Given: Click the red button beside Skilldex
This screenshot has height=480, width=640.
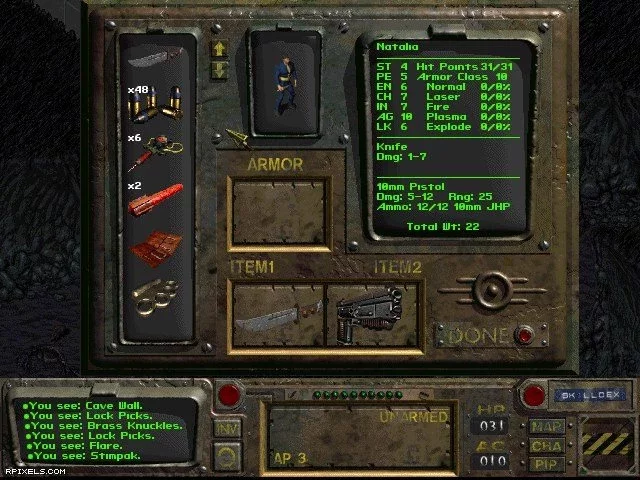Looking at the screenshot, I should 533,394.
